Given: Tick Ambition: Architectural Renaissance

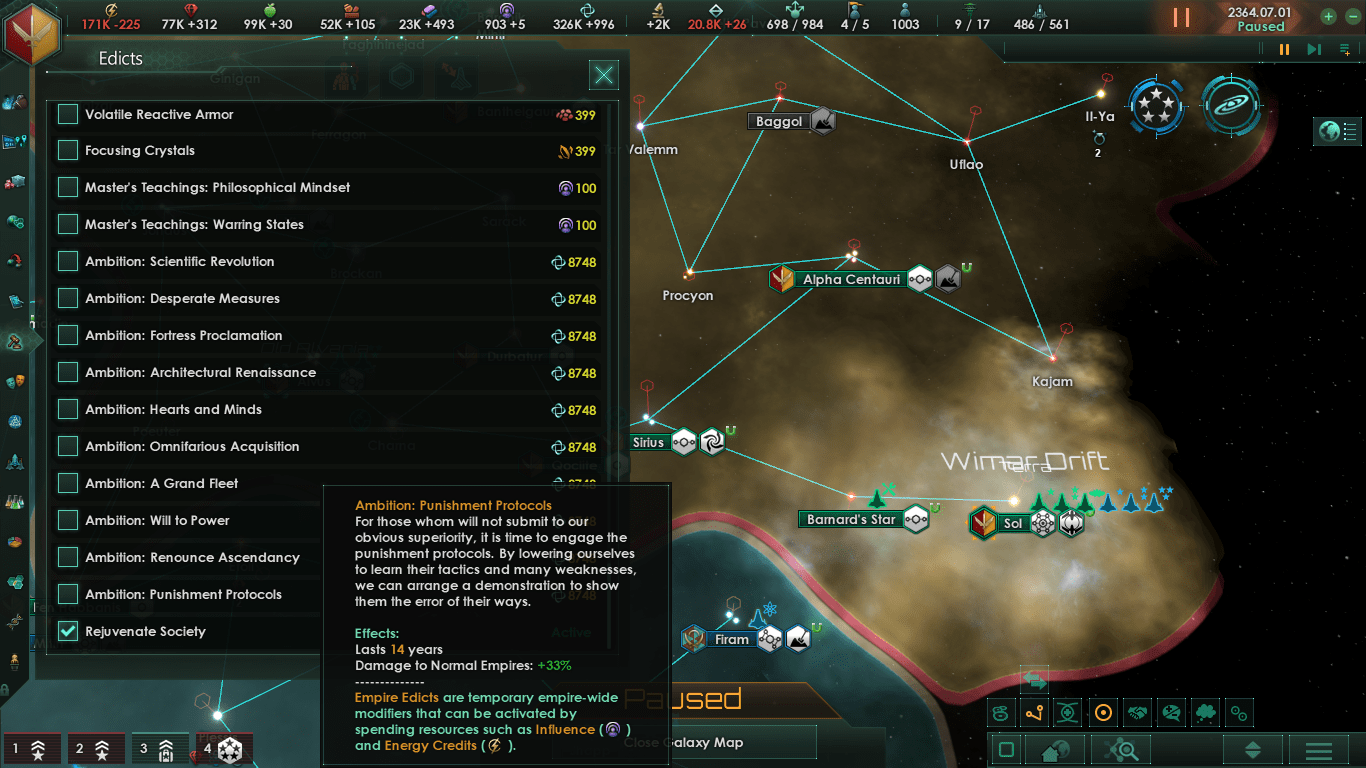Looking at the screenshot, I should click(x=68, y=373).
